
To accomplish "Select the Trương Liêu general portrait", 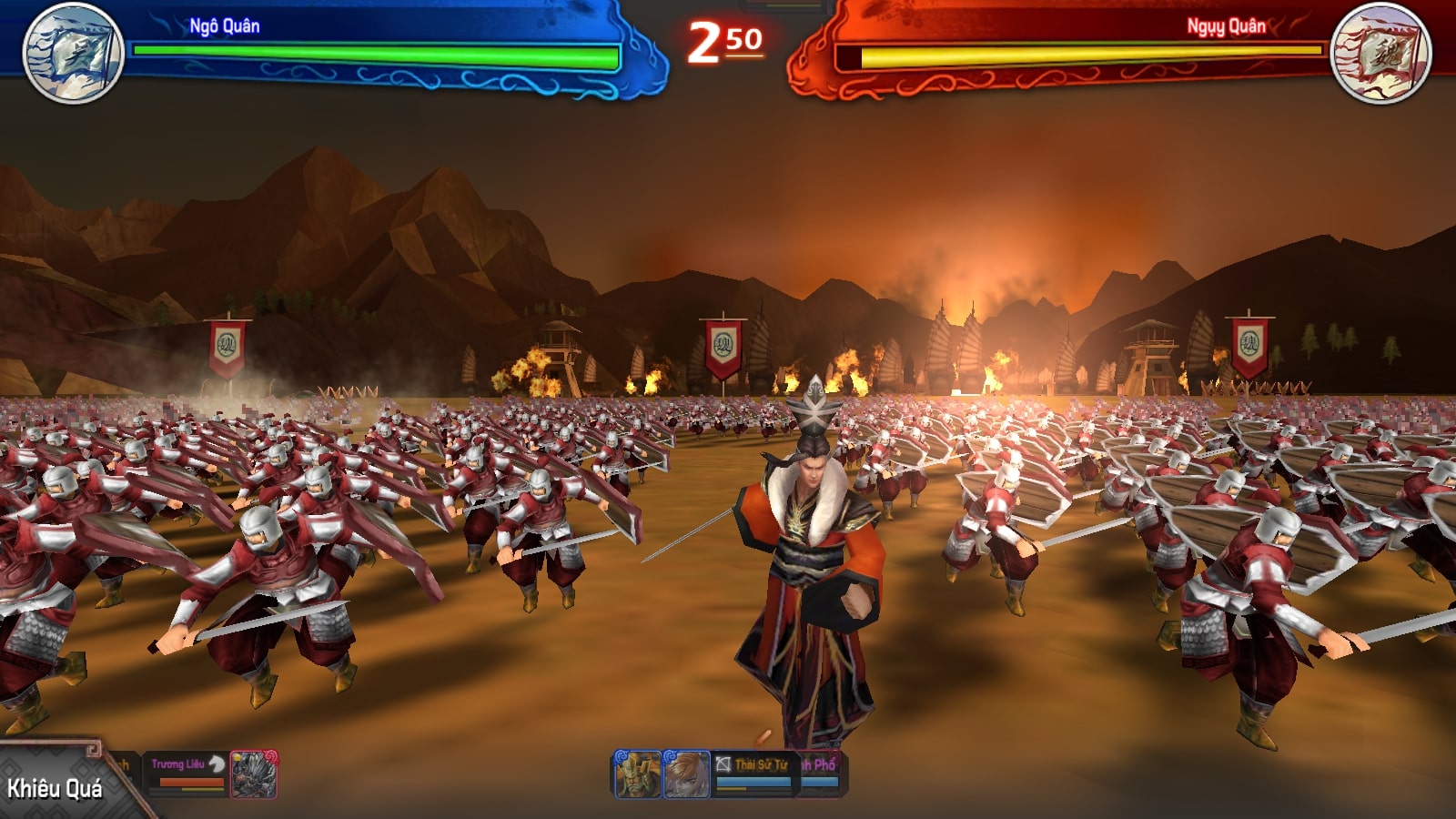I will (254, 774).
